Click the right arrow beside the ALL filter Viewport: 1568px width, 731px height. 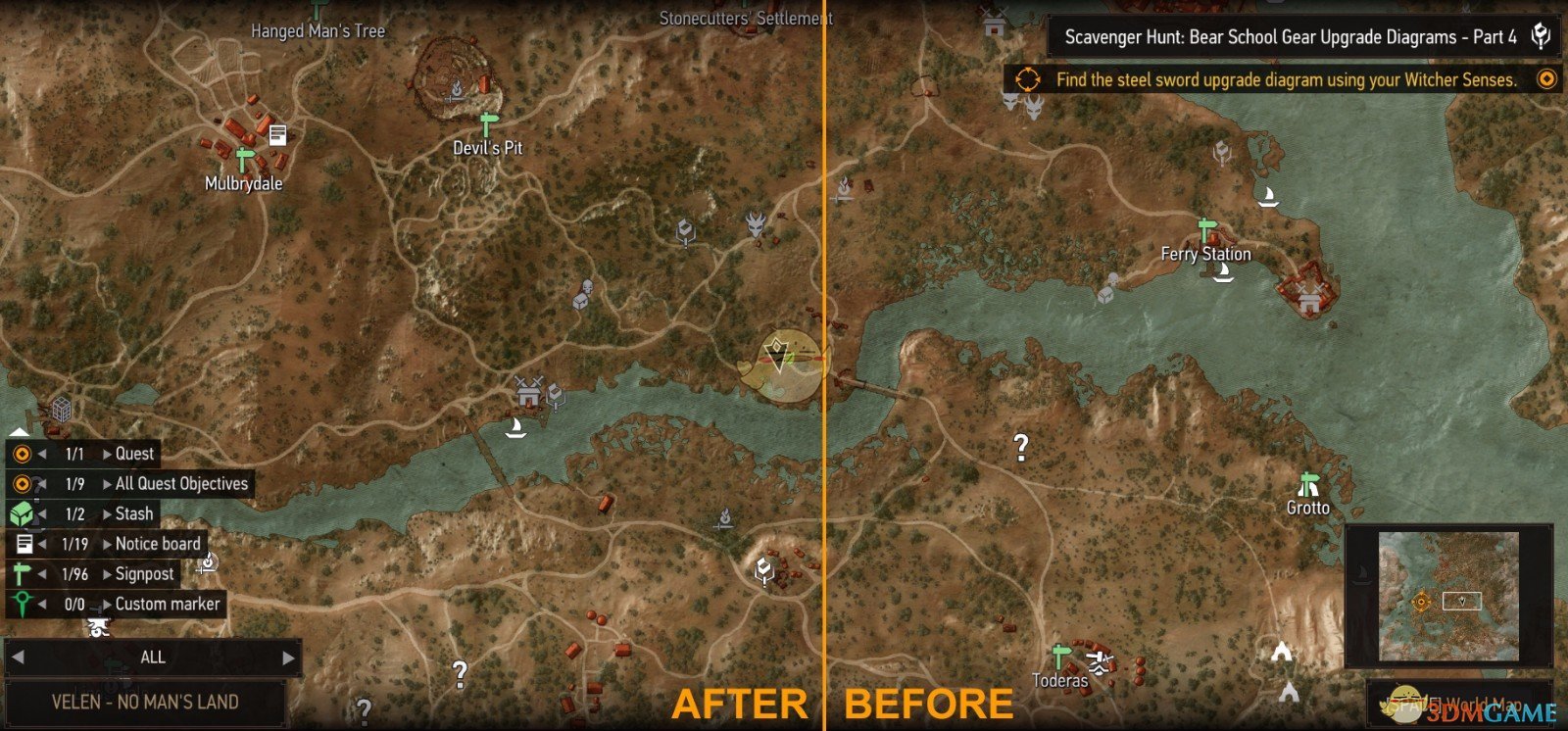287,658
